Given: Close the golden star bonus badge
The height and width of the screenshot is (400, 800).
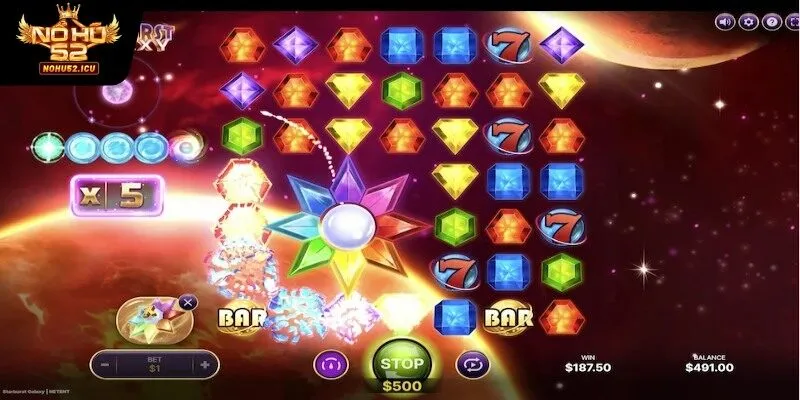Looking at the screenshot, I should [189, 301].
